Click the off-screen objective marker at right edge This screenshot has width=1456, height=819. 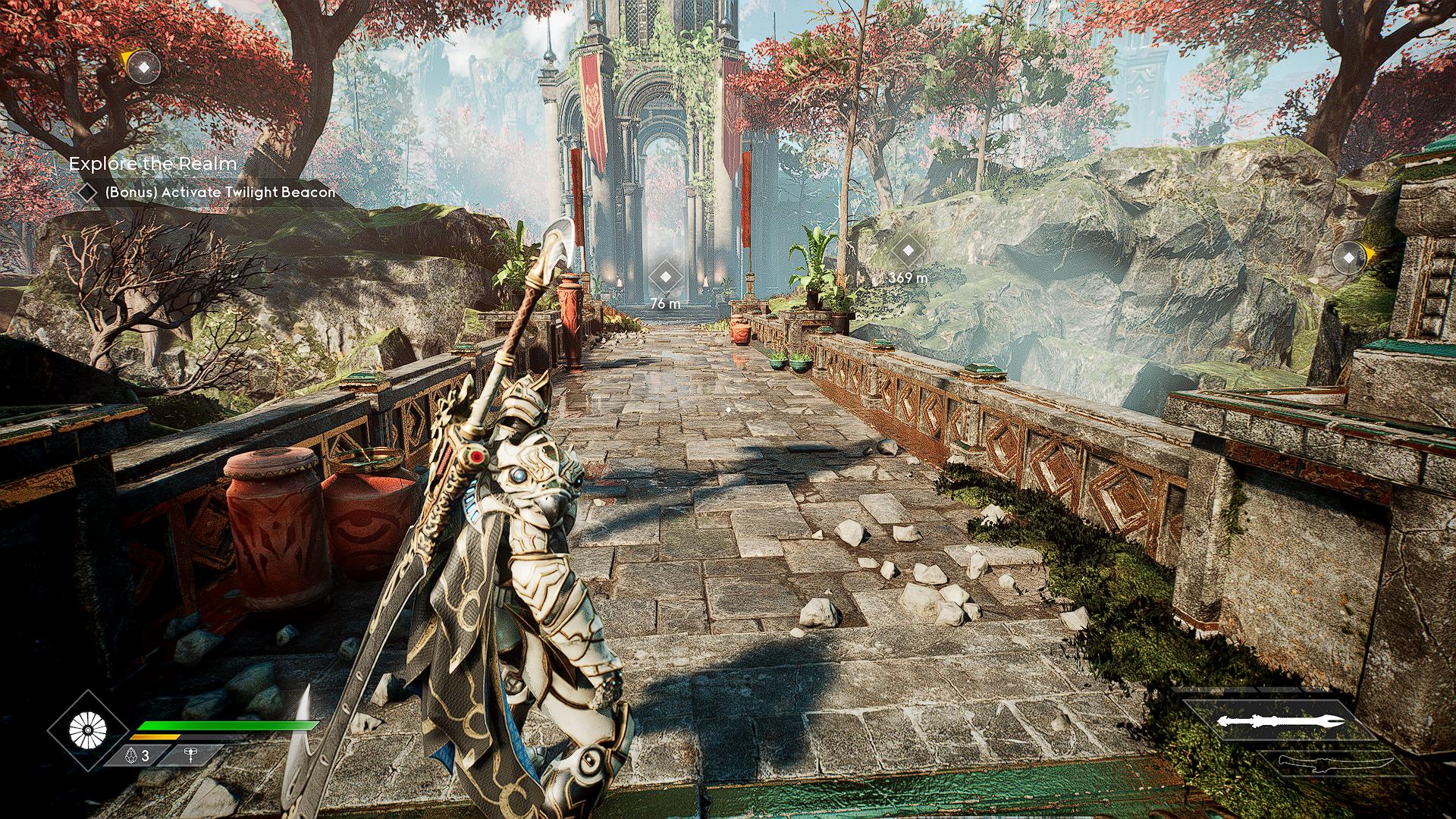[1348, 258]
